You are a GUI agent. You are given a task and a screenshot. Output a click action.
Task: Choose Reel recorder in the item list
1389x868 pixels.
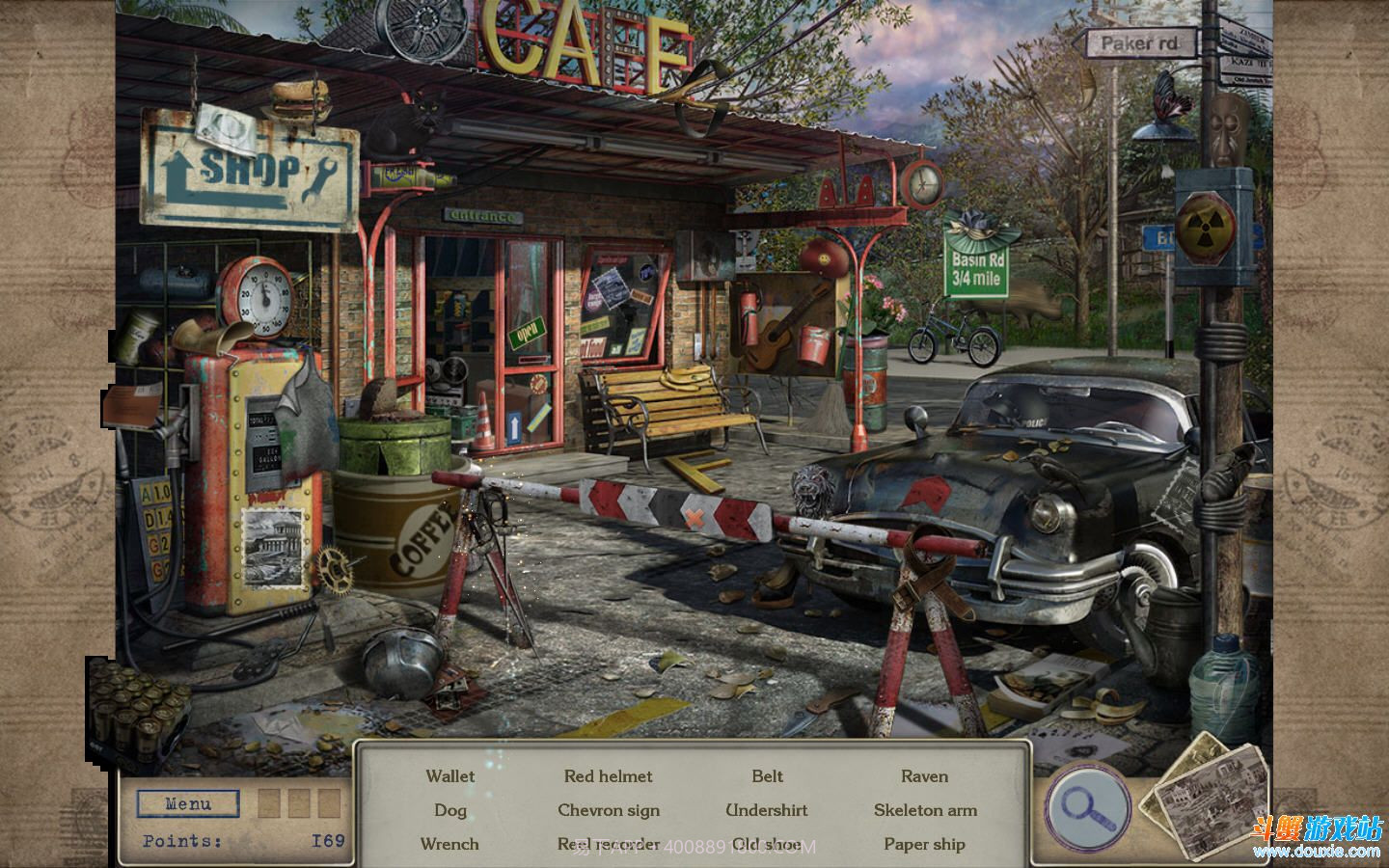608,844
